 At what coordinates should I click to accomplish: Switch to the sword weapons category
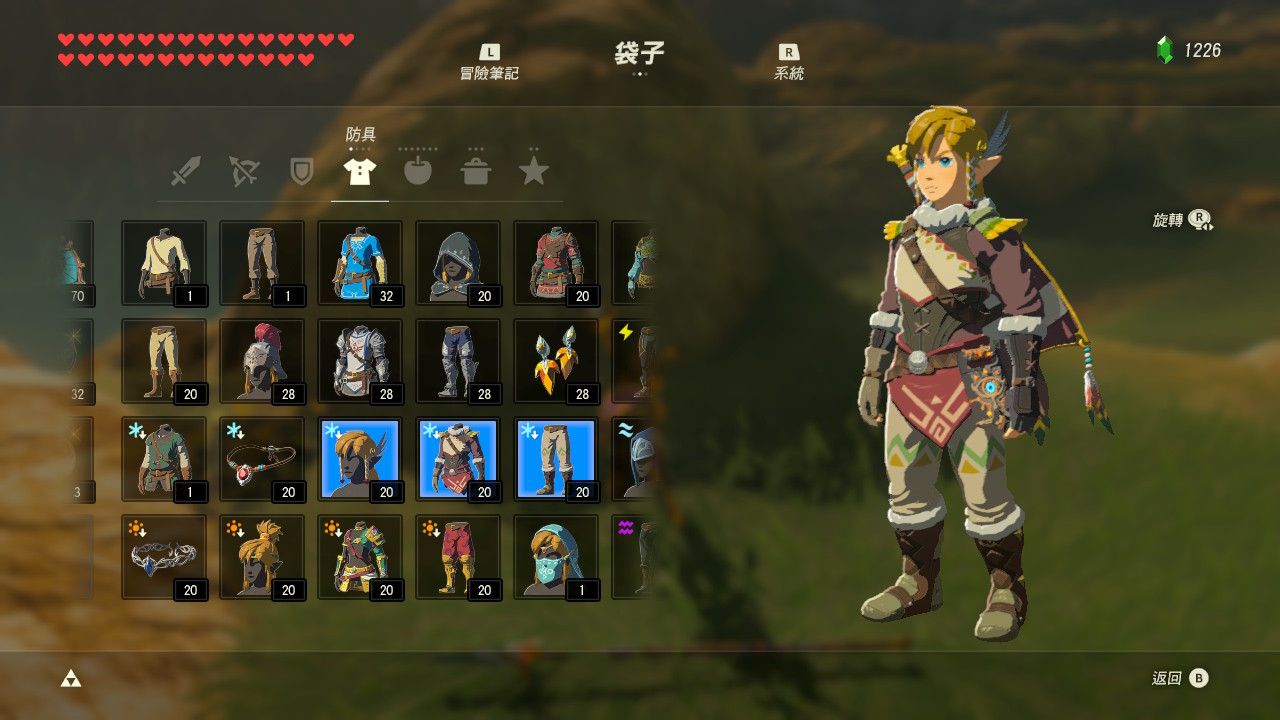pyautogui.click(x=184, y=170)
